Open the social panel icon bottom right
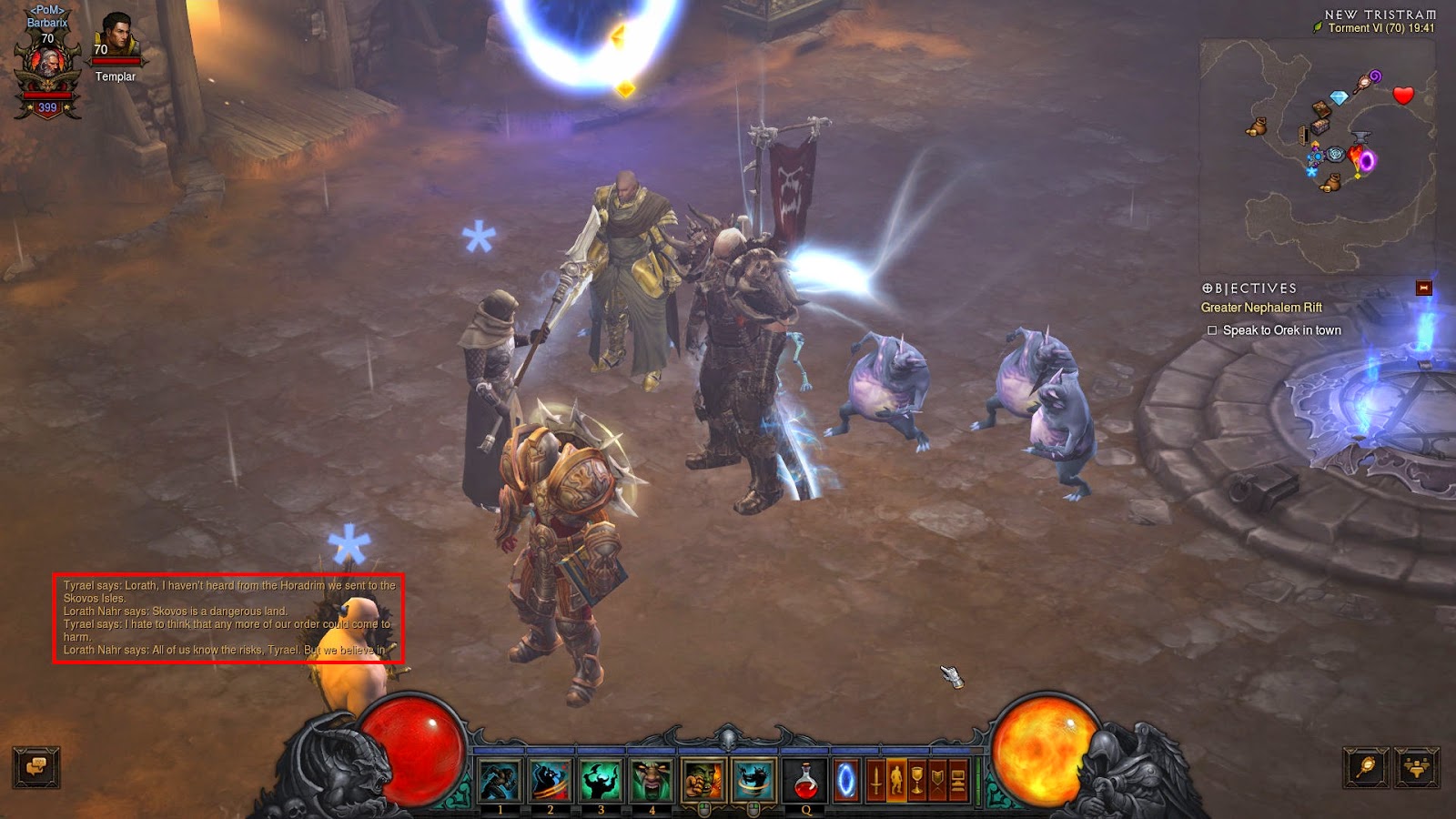 [x=1418, y=769]
